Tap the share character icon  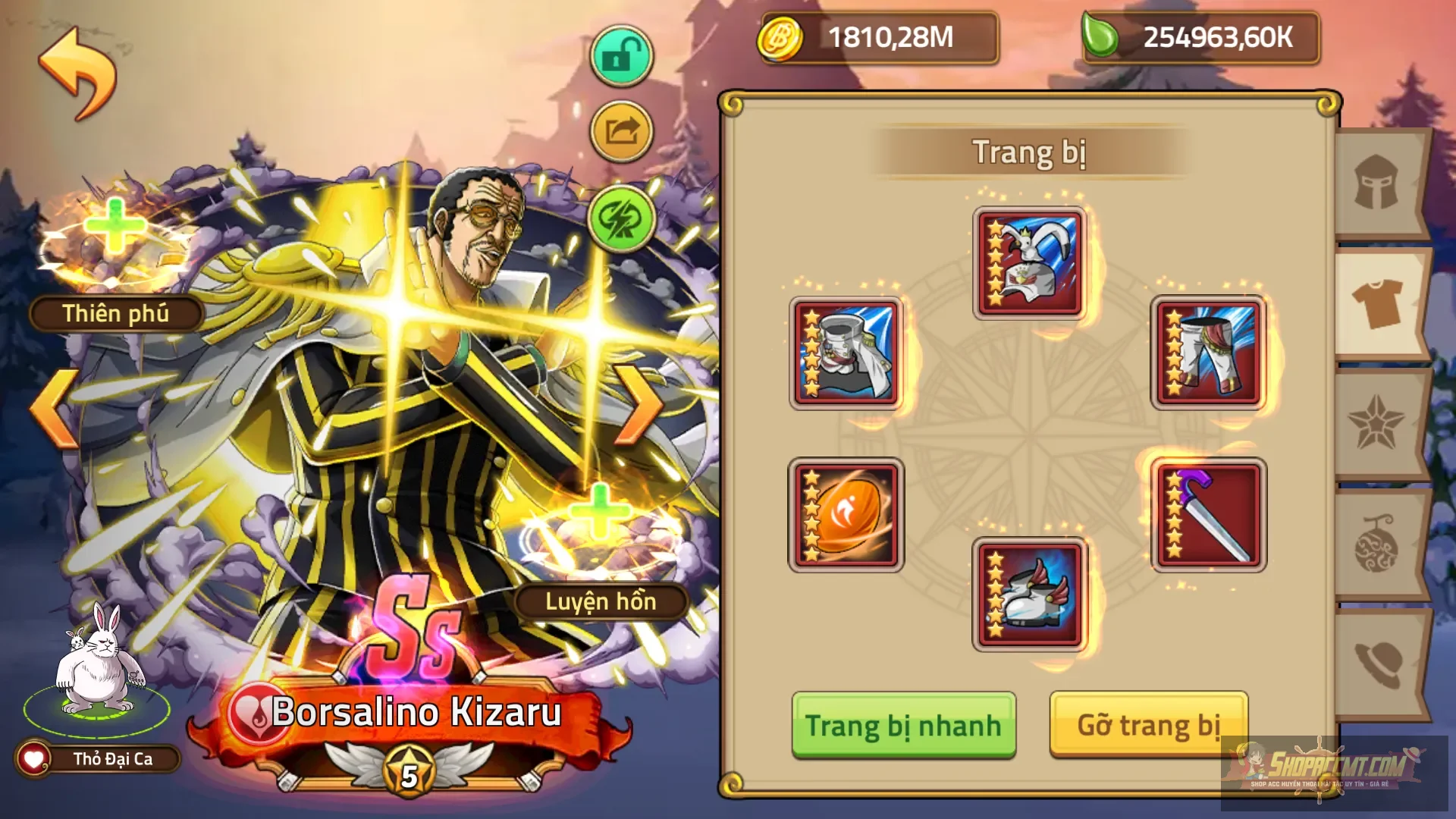click(x=620, y=130)
